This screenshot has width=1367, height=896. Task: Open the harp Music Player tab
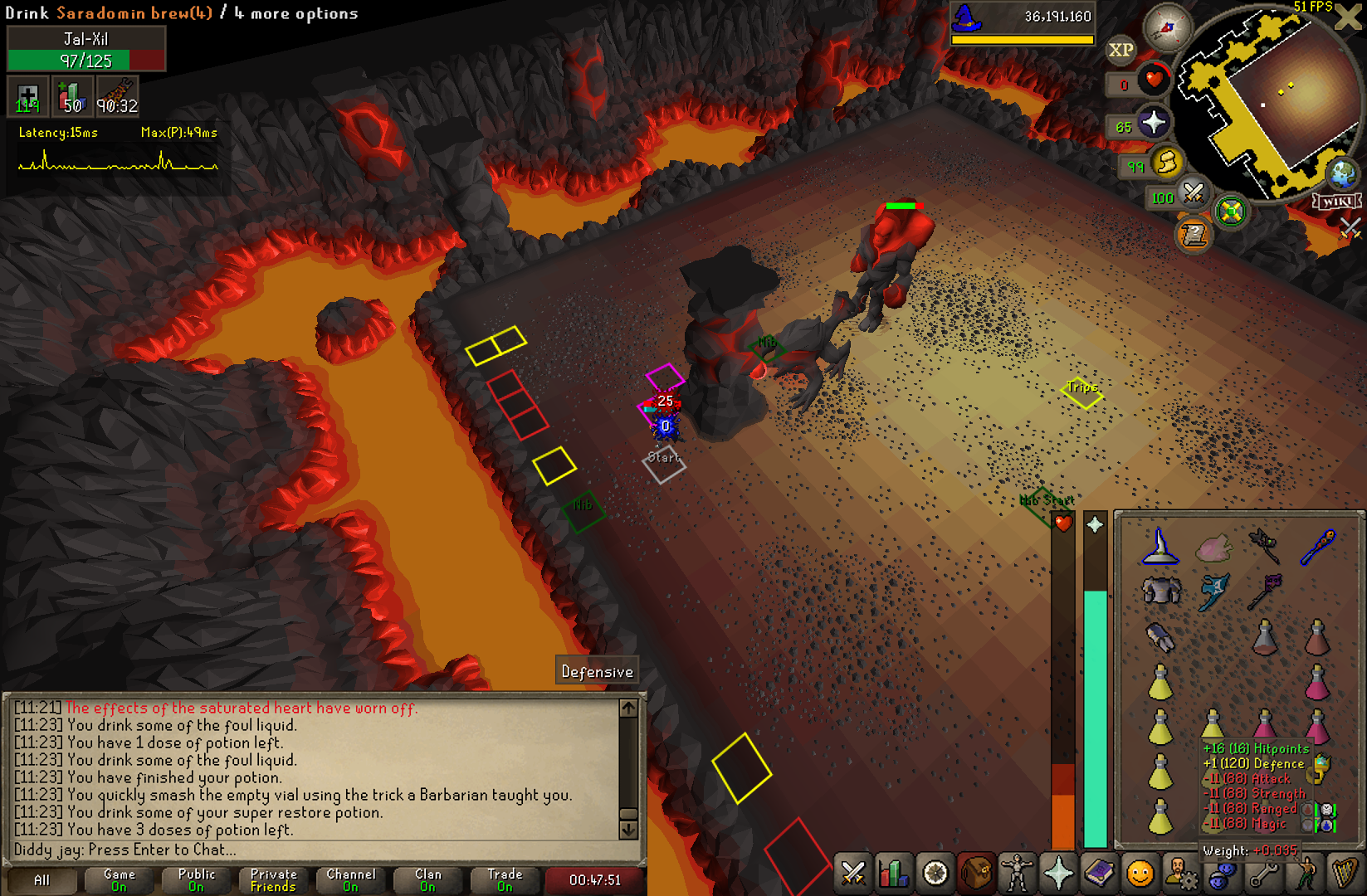1345,874
